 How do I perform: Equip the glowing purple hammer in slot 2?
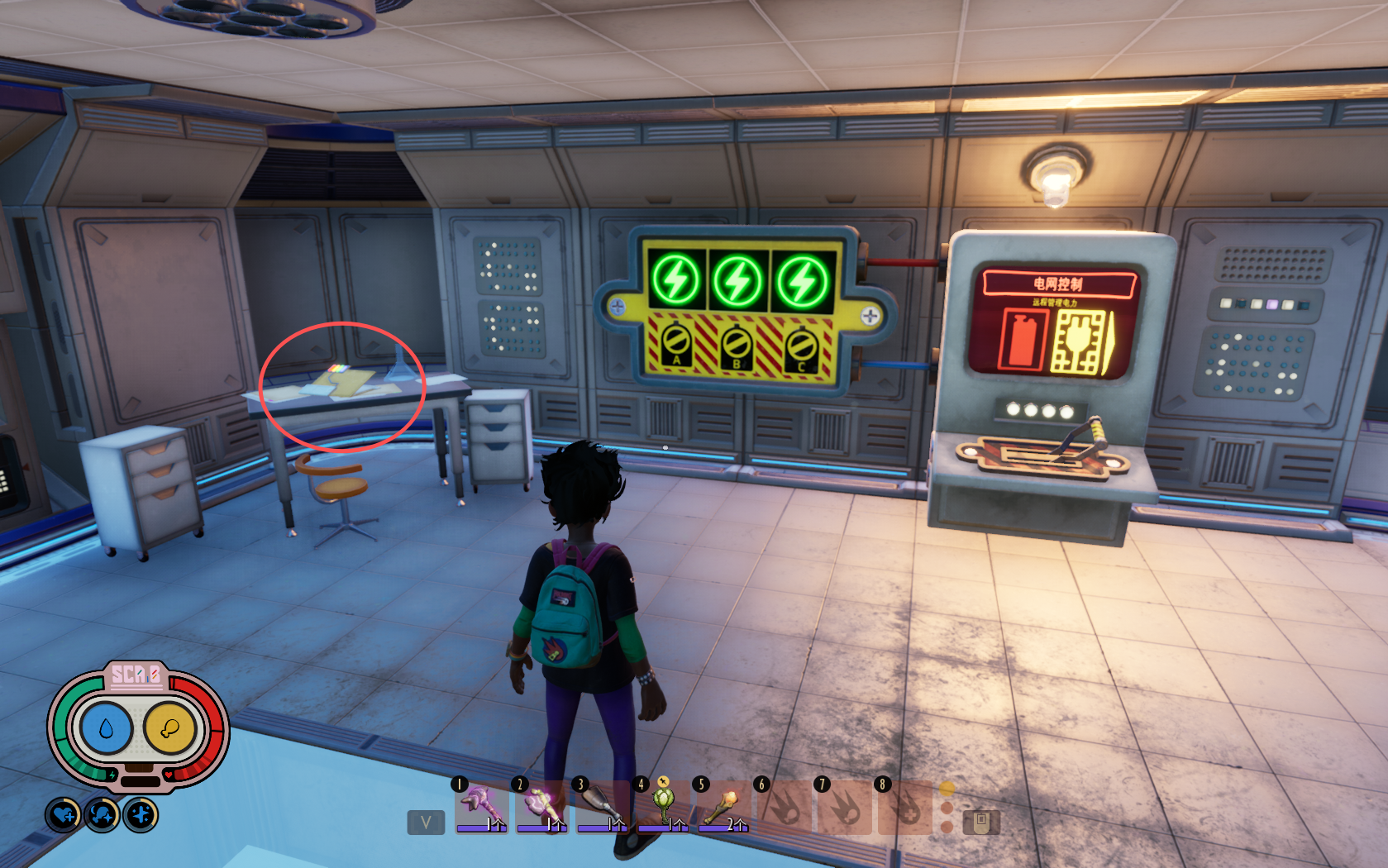[x=541, y=806]
